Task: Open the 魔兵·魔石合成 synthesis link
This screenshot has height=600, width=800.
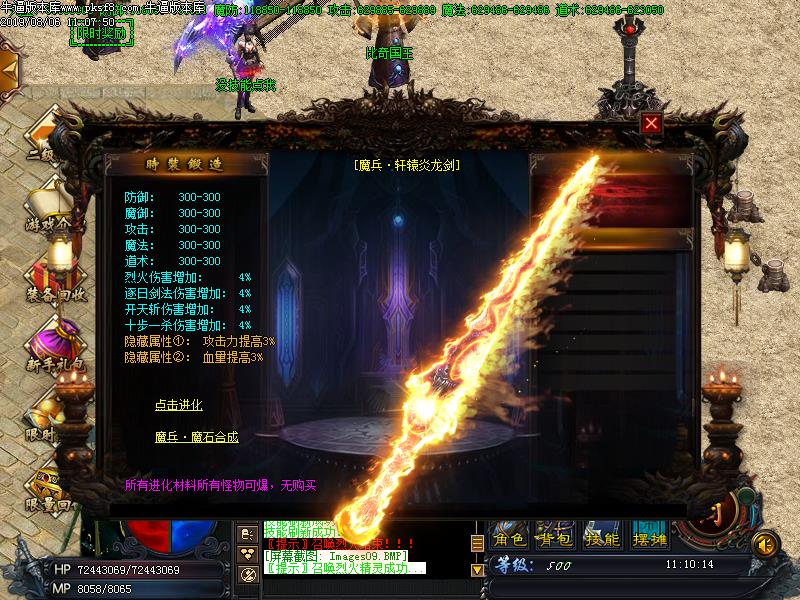Action: coord(196,437)
